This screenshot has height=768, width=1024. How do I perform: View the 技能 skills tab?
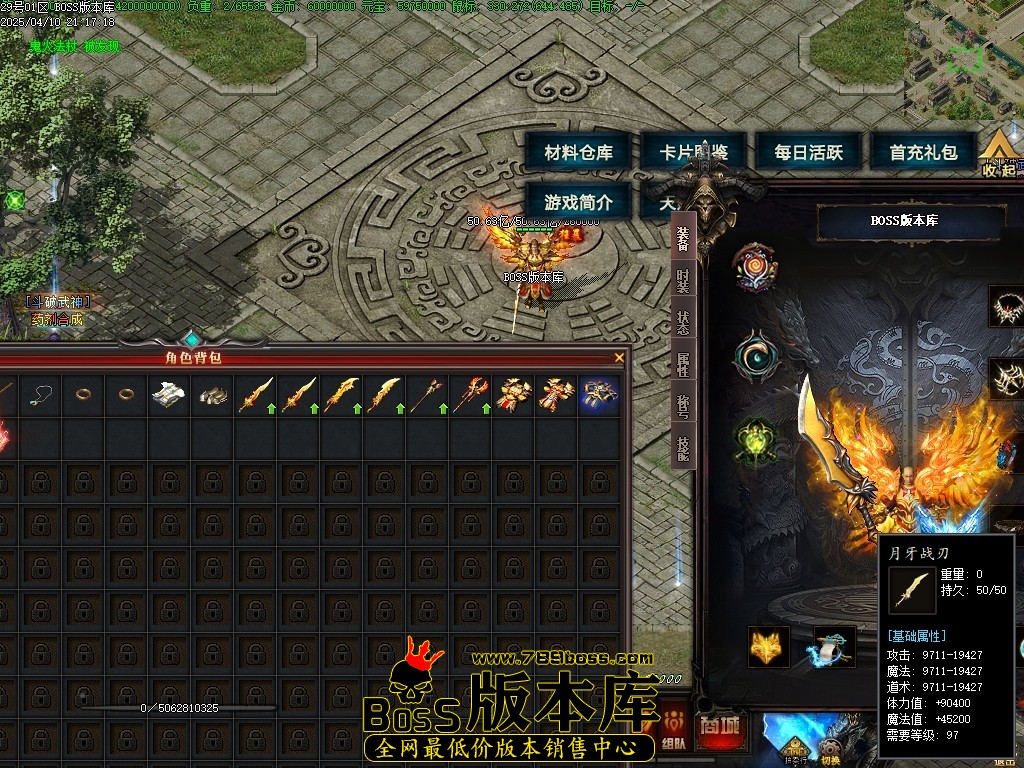683,449
